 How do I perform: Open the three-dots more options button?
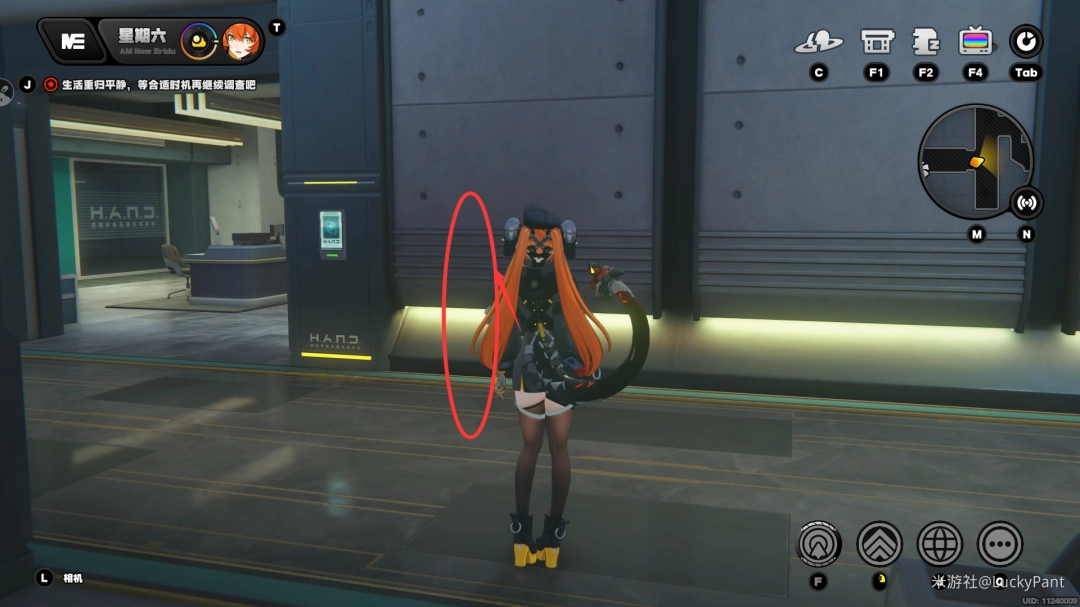coord(999,544)
